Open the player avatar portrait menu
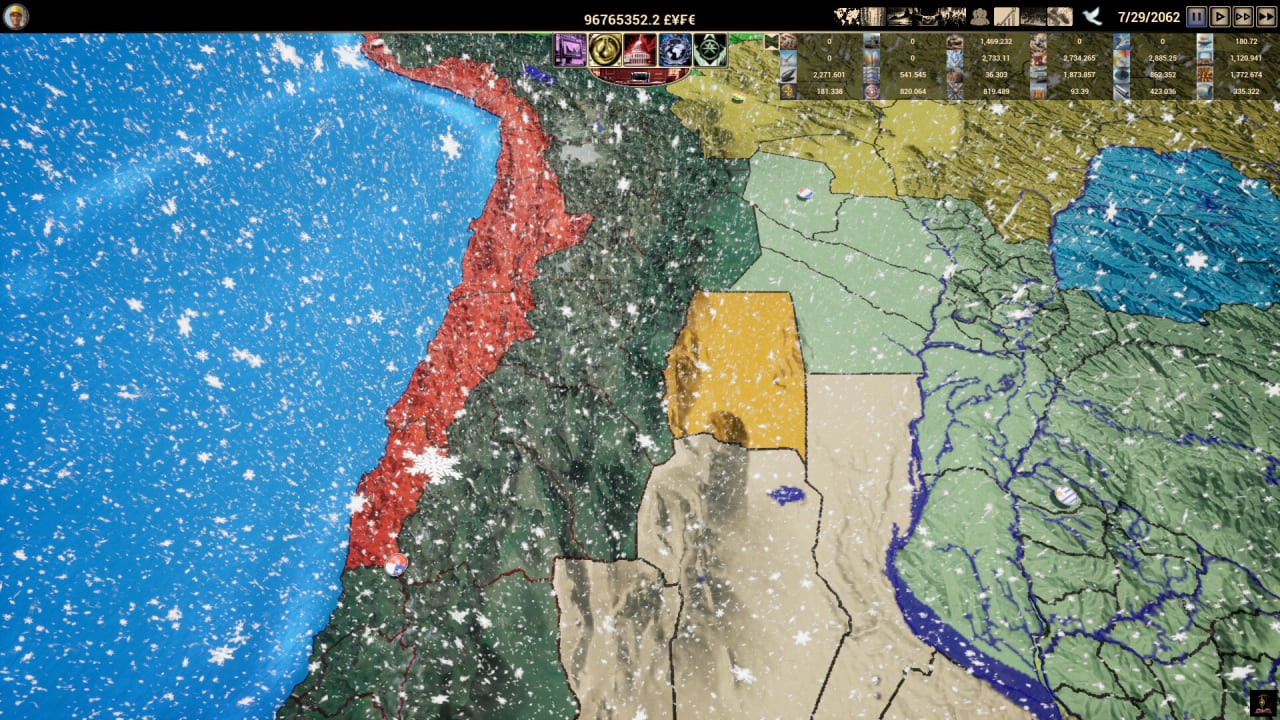 [x=17, y=16]
